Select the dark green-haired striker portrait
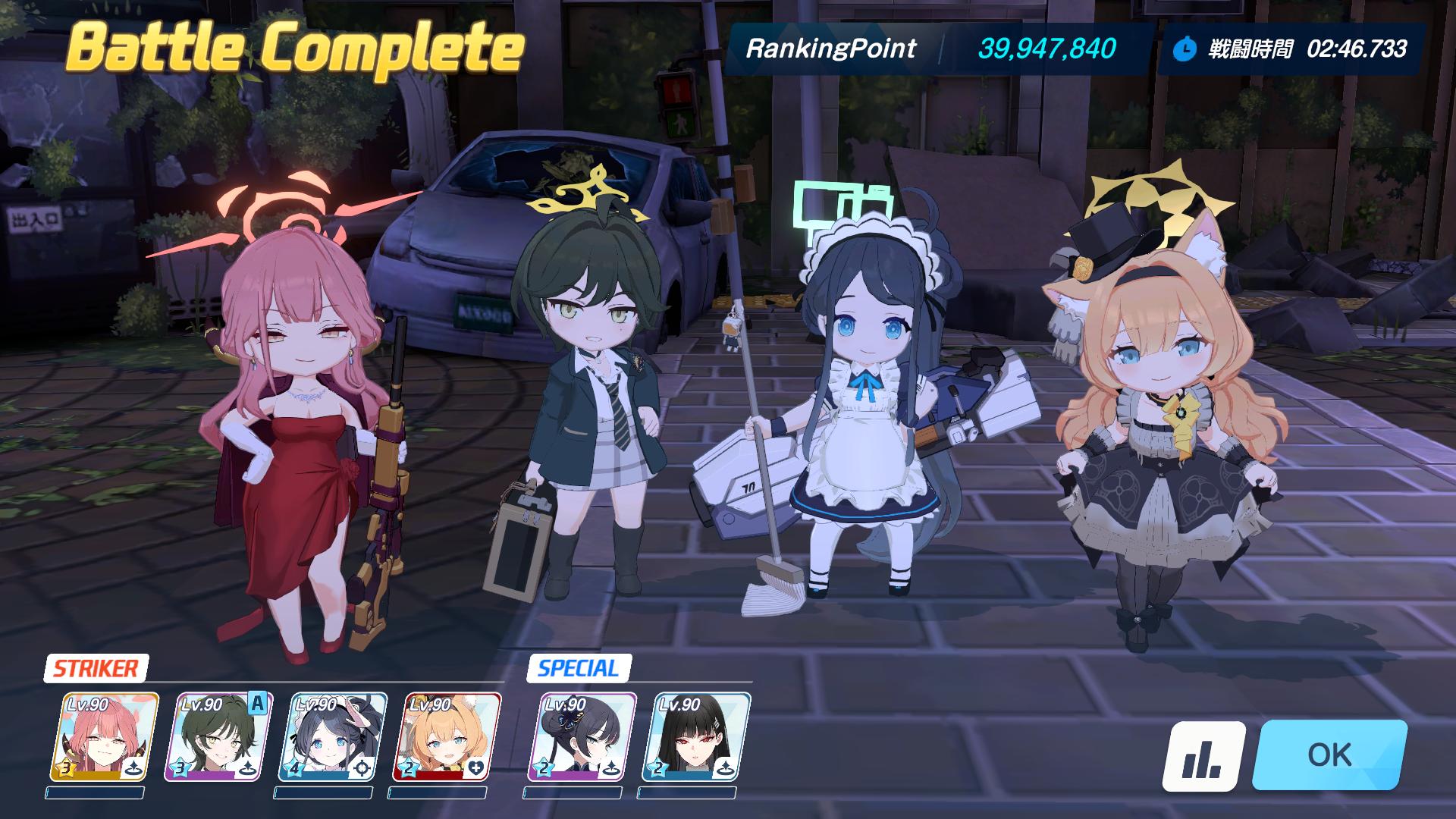 [218, 736]
